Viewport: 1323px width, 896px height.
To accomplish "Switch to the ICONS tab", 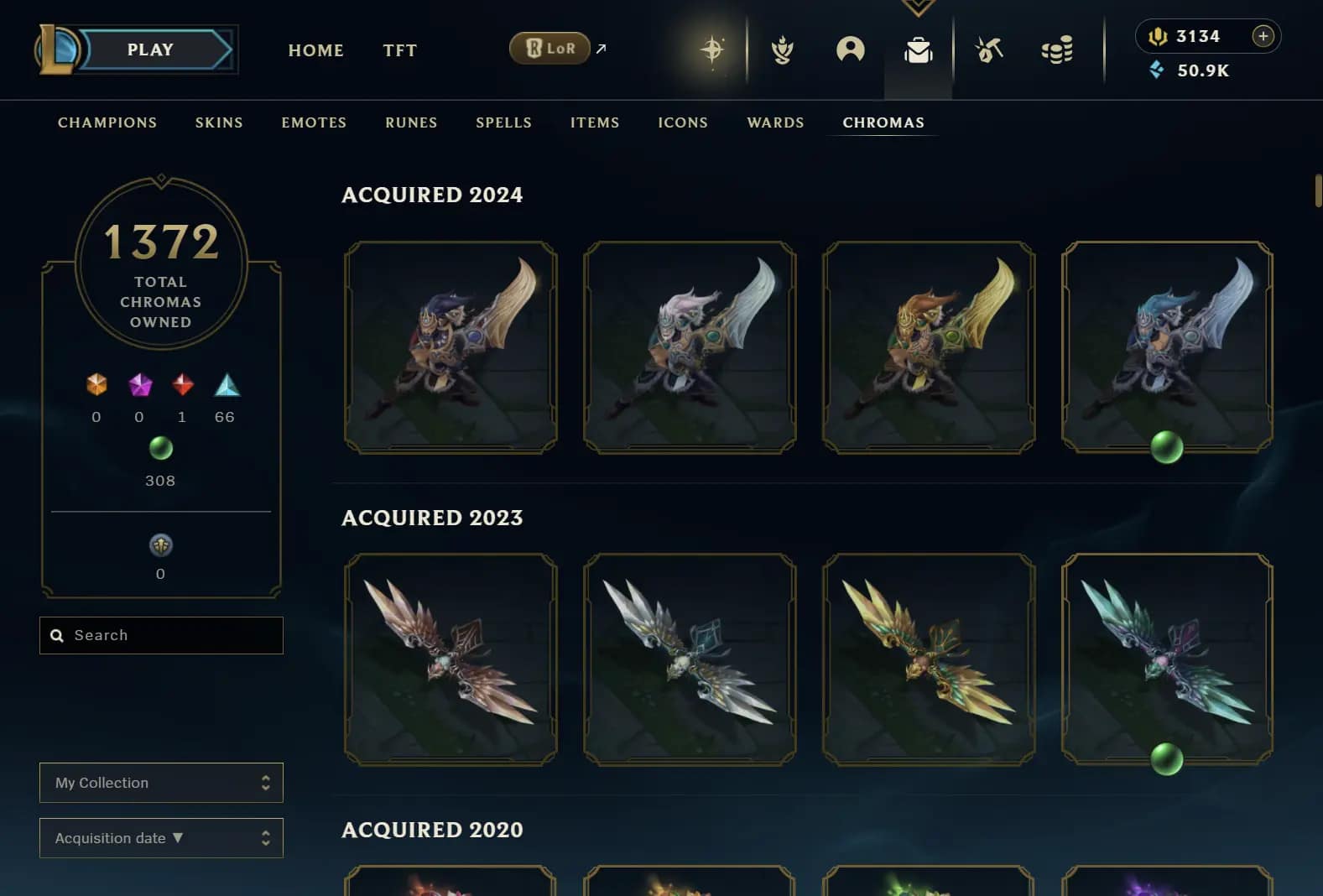I will (683, 122).
